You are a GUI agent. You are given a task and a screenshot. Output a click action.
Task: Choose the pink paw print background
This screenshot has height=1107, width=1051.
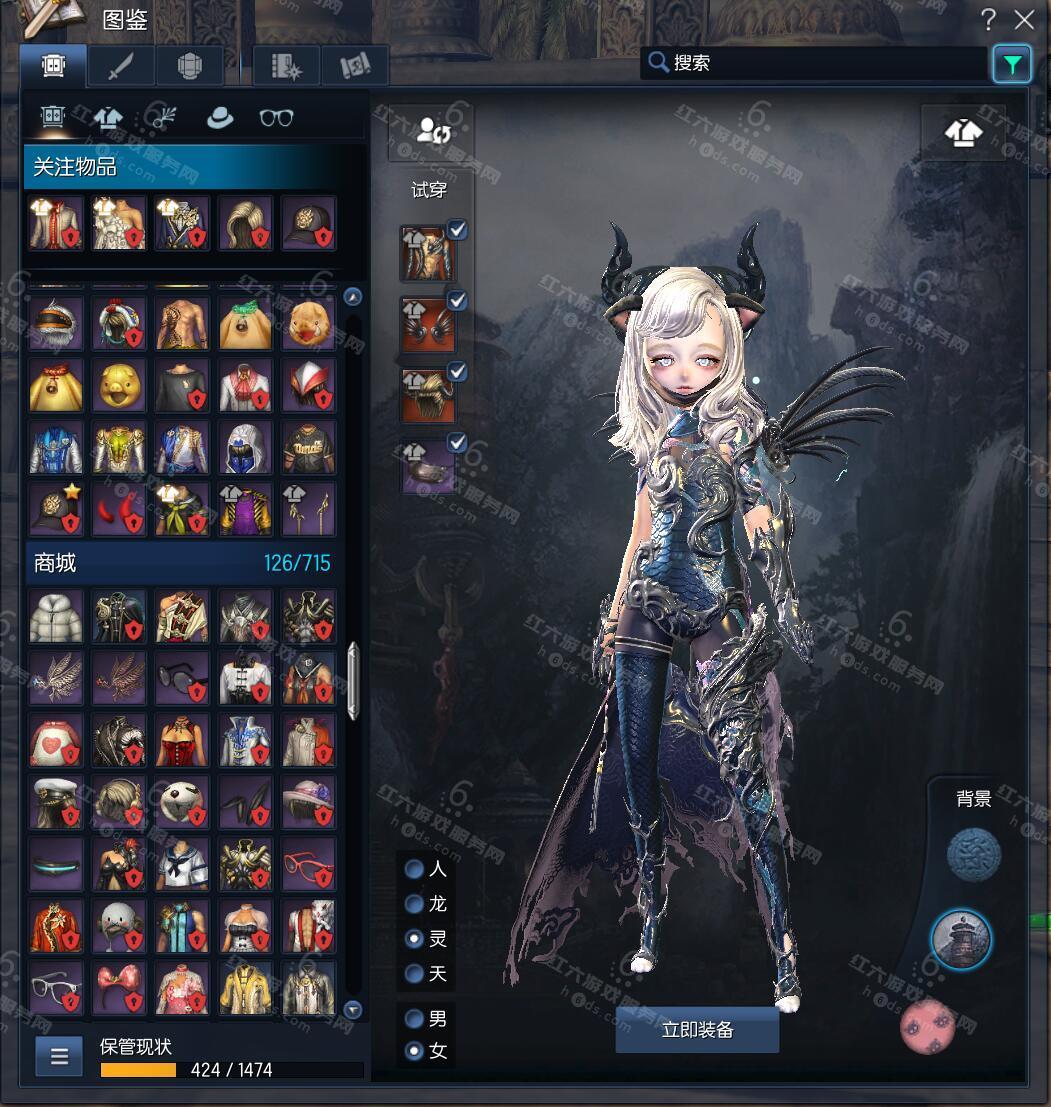click(x=927, y=1026)
